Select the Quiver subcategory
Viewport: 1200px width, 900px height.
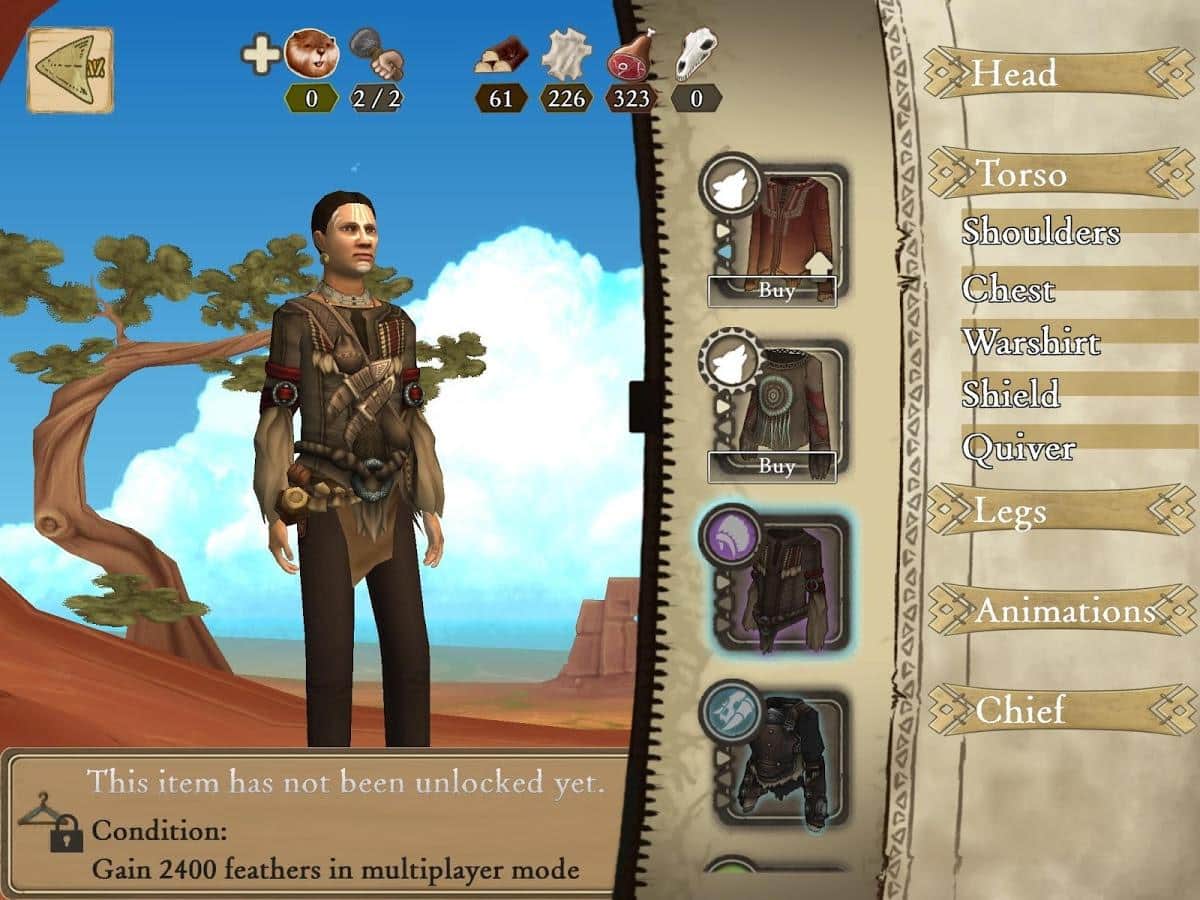(x=1018, y=448)
